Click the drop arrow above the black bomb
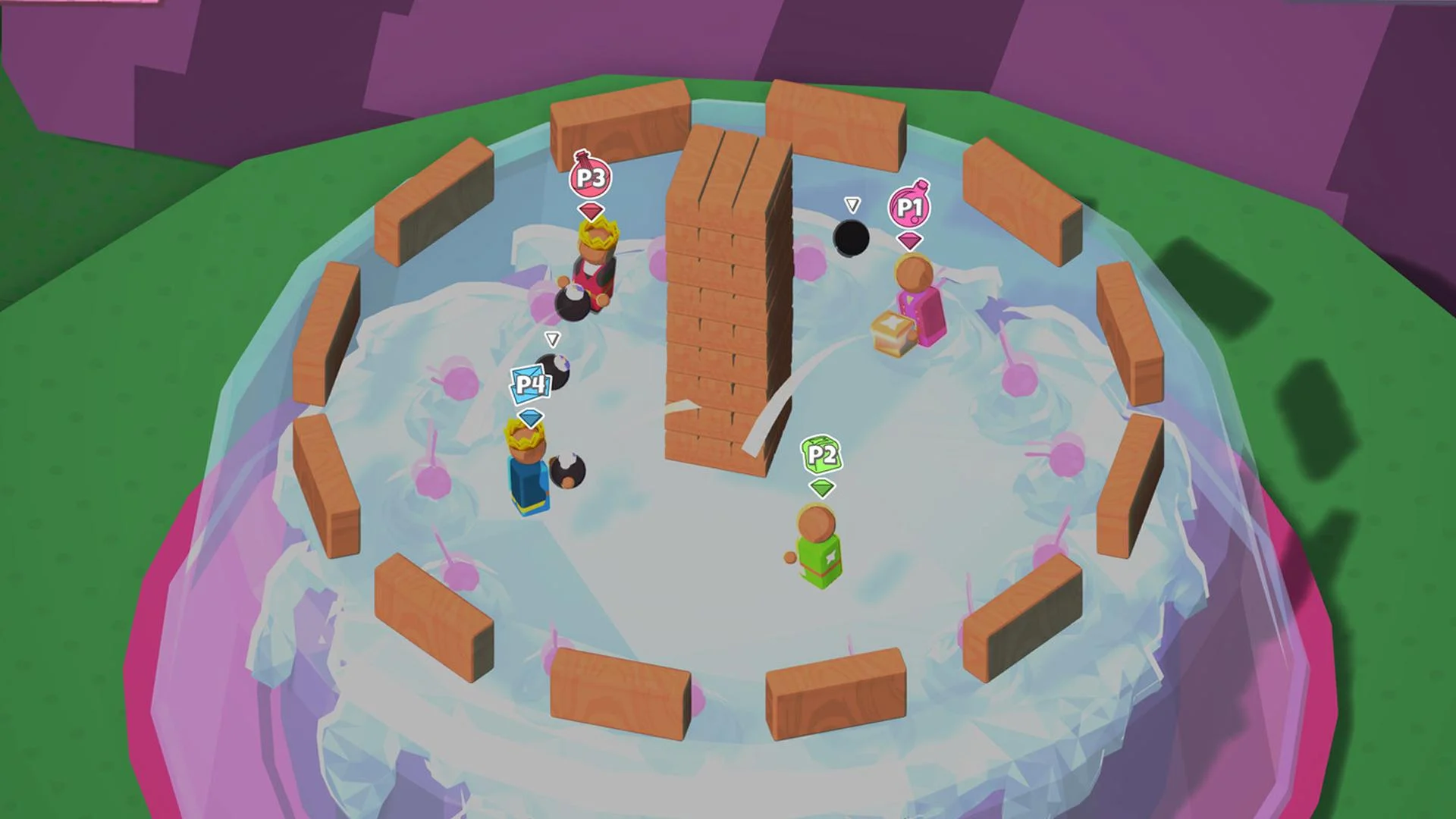Image resolution: width=1456 pixels, height=819 pixels. [x=852, y=203]
